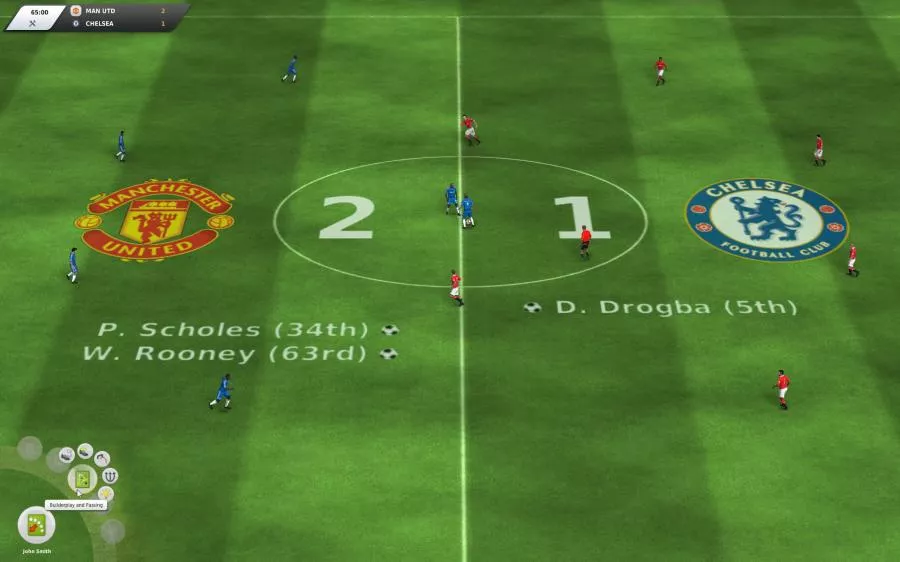Open the Buildup play and Passing tactics board
The height and width of the screenshot is (562, 900).
(82, 479)
